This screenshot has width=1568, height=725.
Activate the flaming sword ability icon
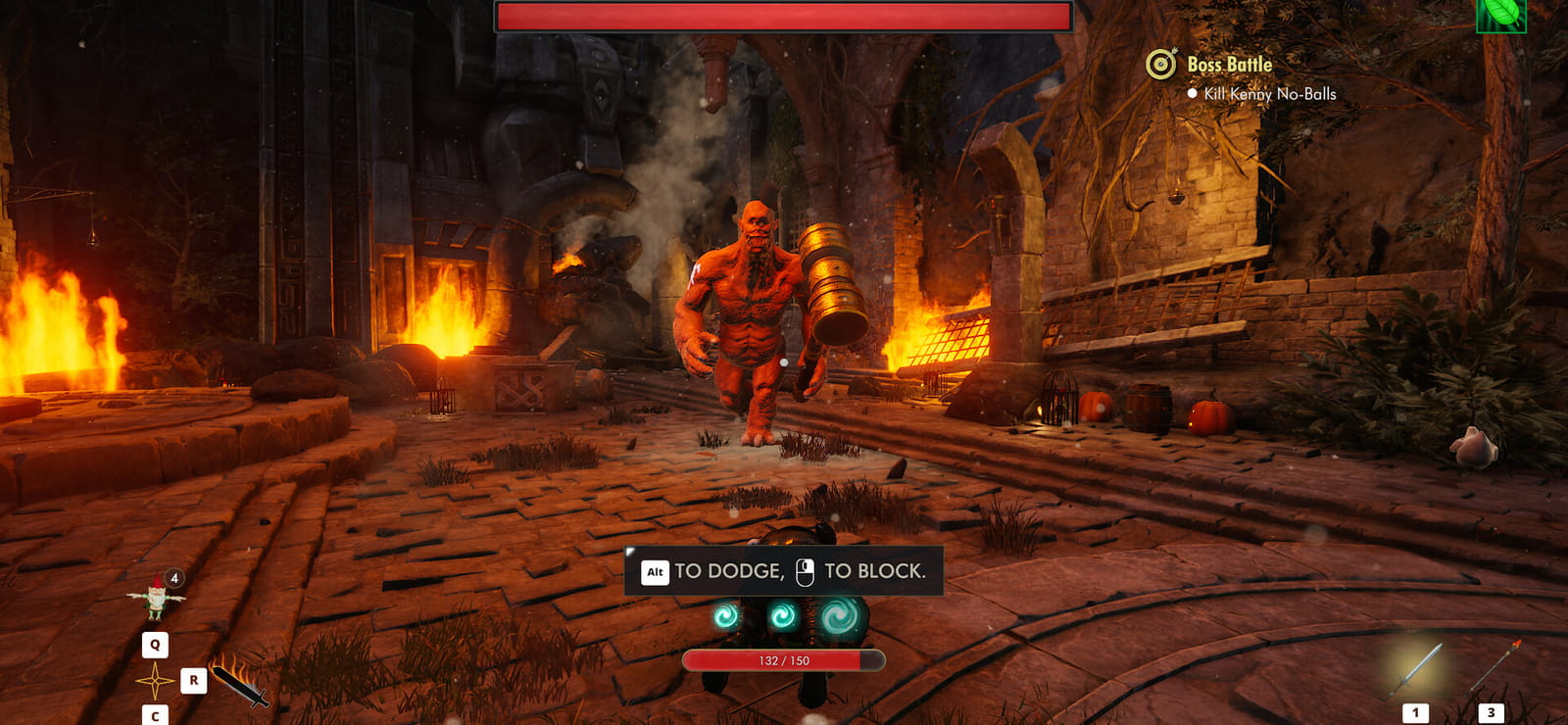239,682
